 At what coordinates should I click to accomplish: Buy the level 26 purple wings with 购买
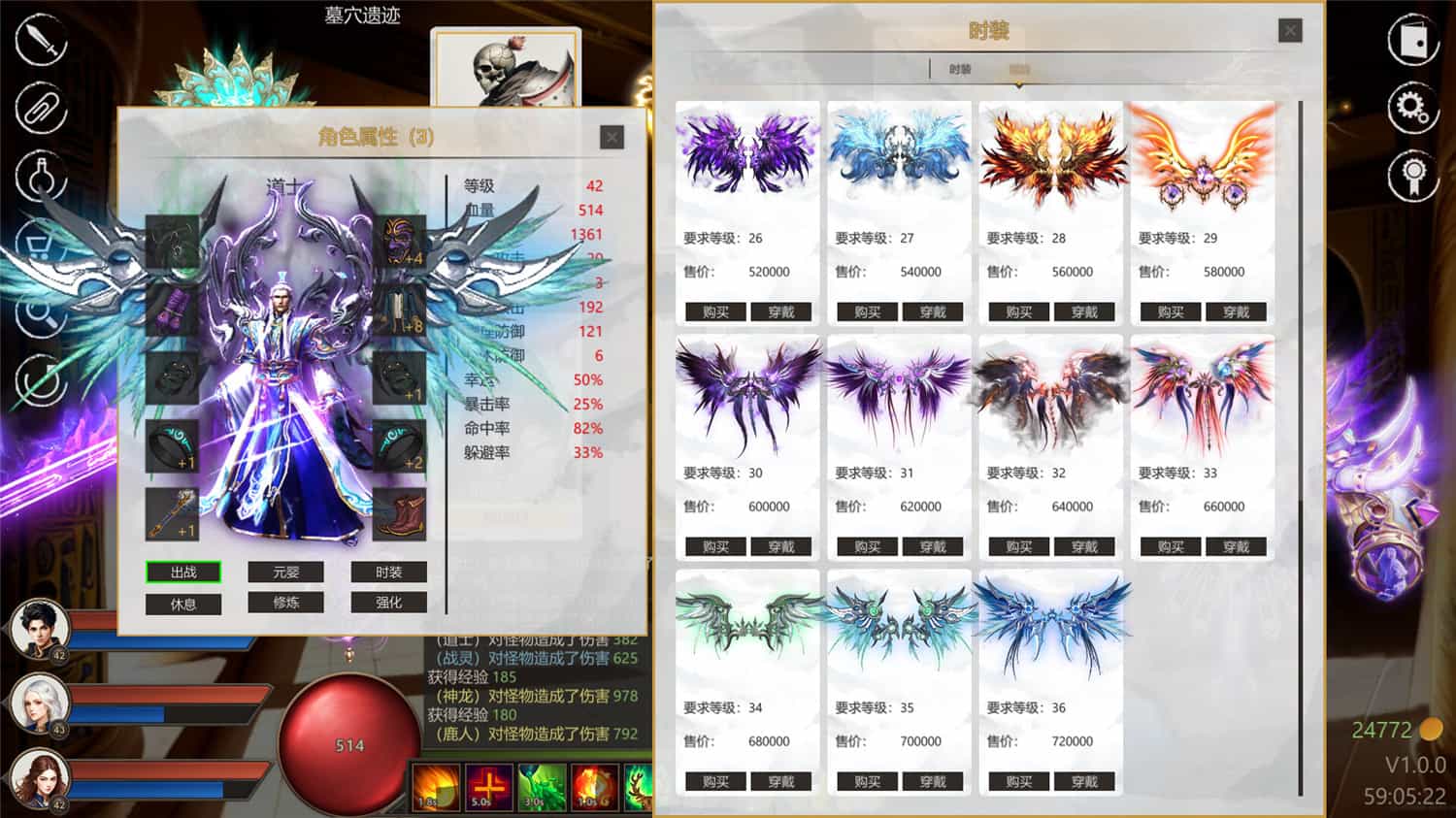pyautogui.click(x=715, y=311)
